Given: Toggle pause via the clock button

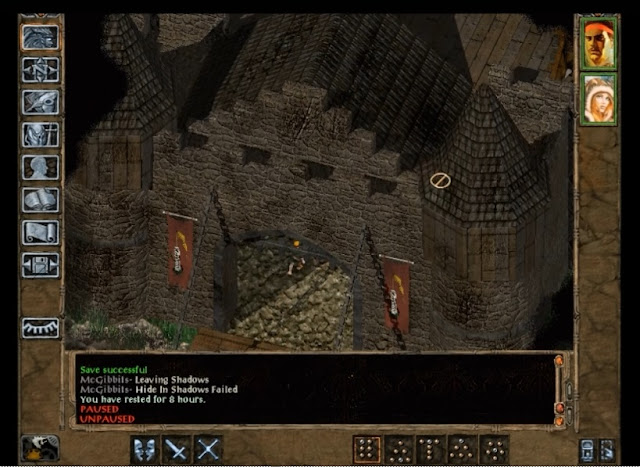Looking at the screenshot, I should [40, 448].
